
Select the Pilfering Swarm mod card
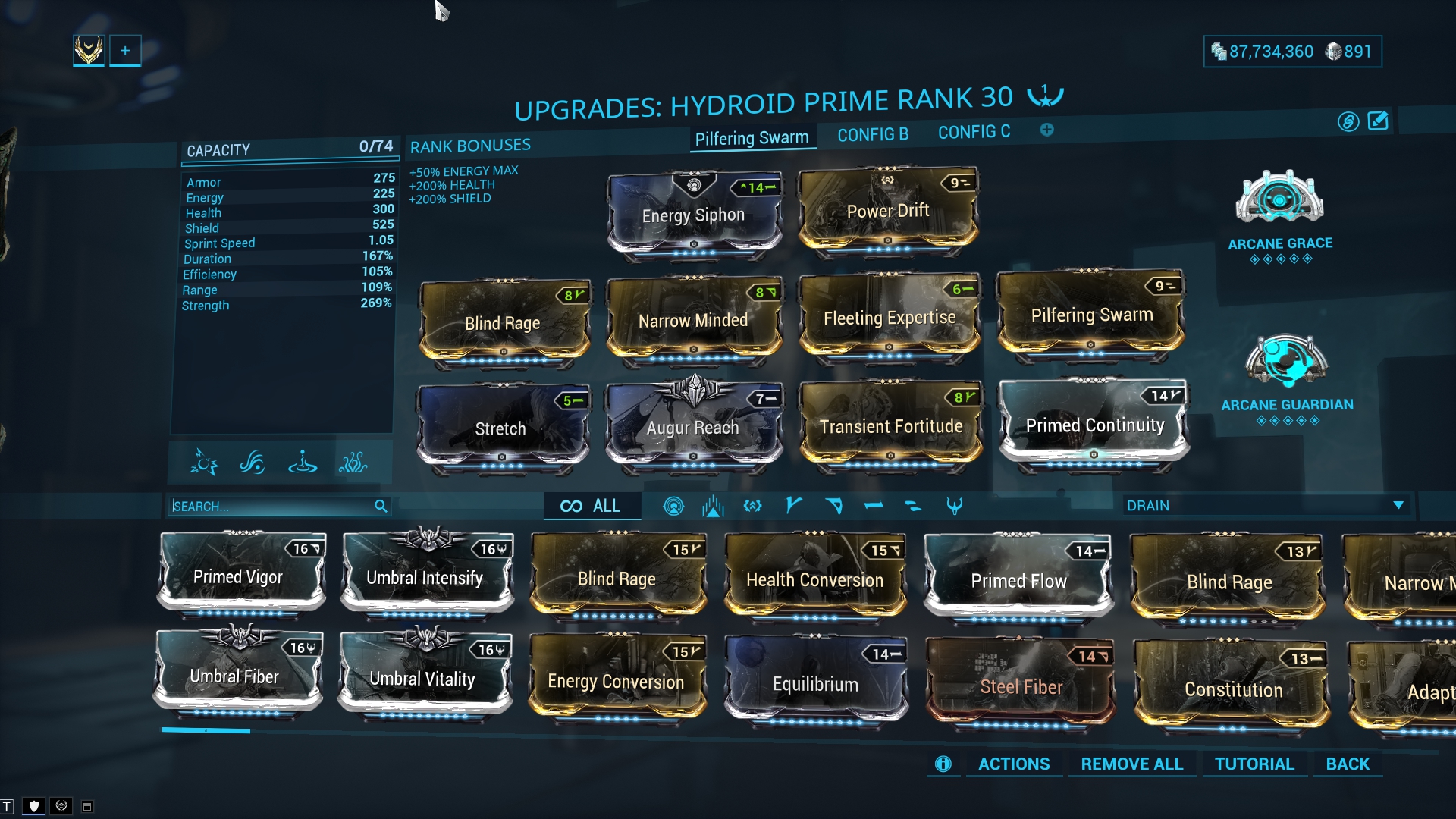1091,315
